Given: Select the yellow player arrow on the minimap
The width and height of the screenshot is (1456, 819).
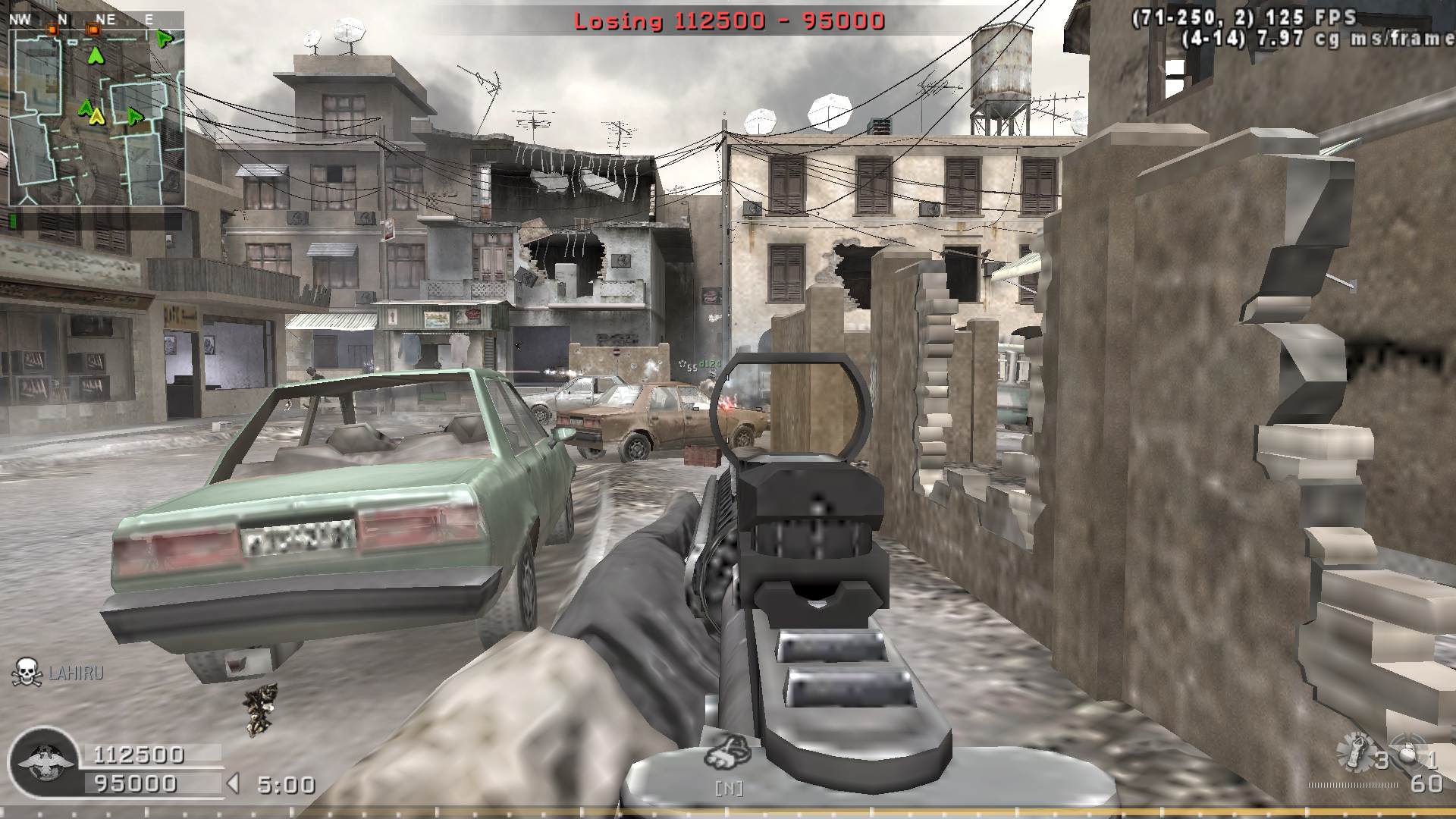Looking at the screenshot, I should coord(96,116).
